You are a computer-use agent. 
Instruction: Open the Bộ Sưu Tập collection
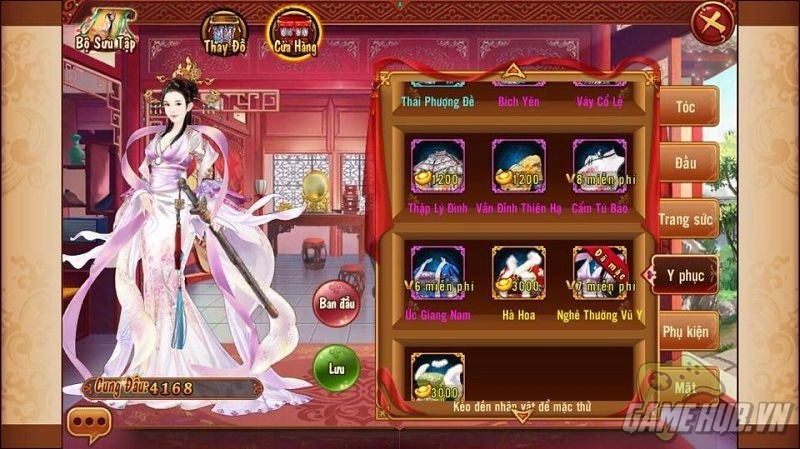(104, 30)
